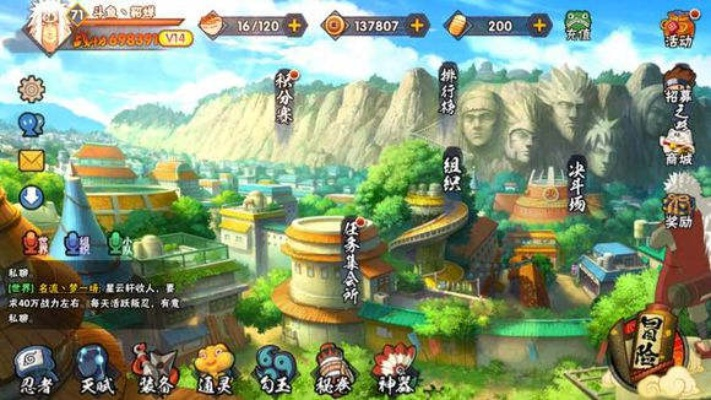Open the 天赋 (Talent) menu
The width and height of the screenshot is (711, 400).
(x=97, y=368)
